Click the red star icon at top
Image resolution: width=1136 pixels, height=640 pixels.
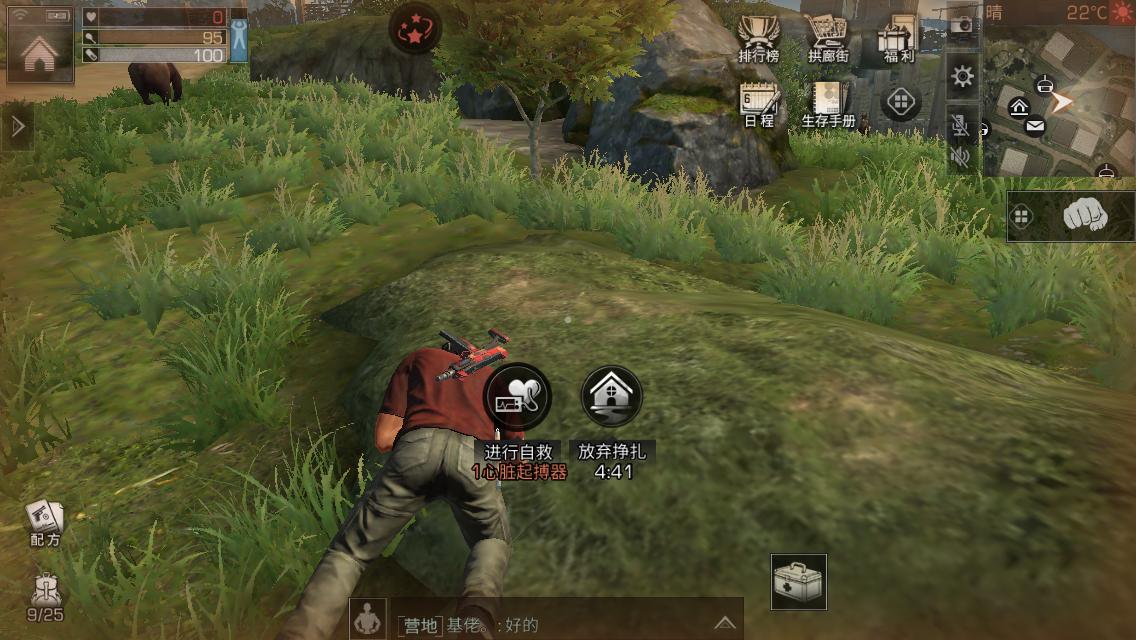[x=415, y=29]
